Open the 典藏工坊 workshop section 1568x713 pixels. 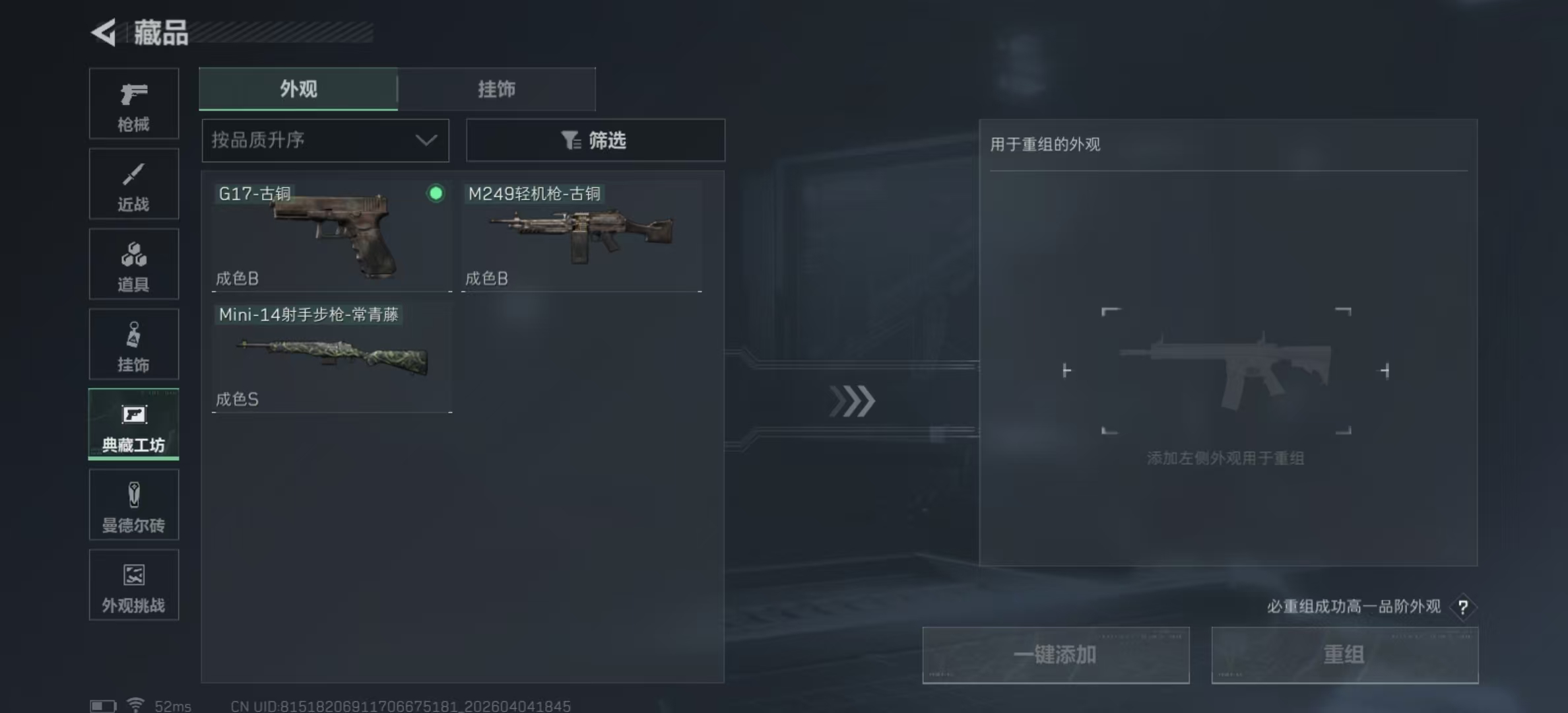click(133, 424)
